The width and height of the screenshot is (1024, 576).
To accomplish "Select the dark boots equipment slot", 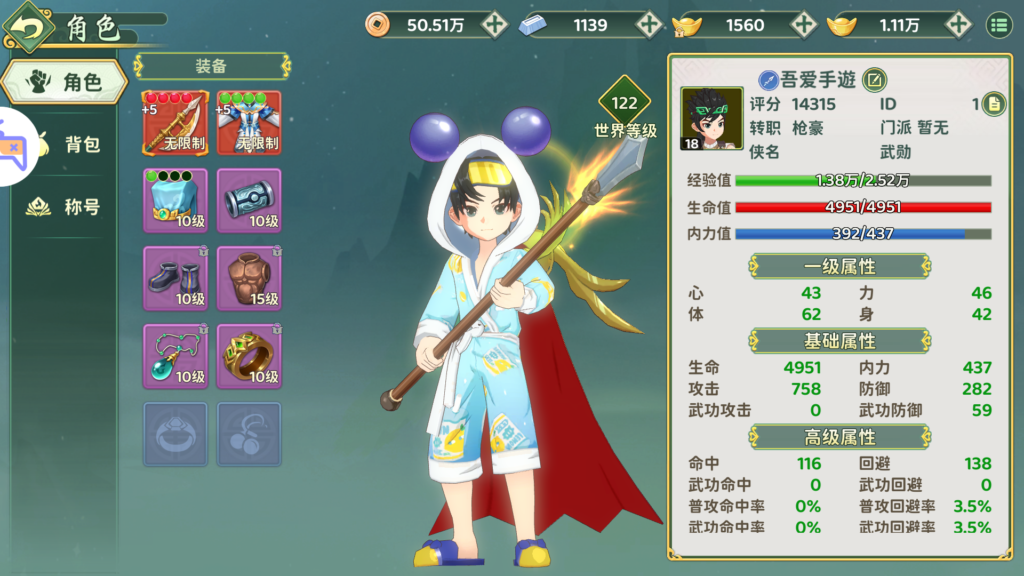I will pyautogui.click(x=176, y=277).
